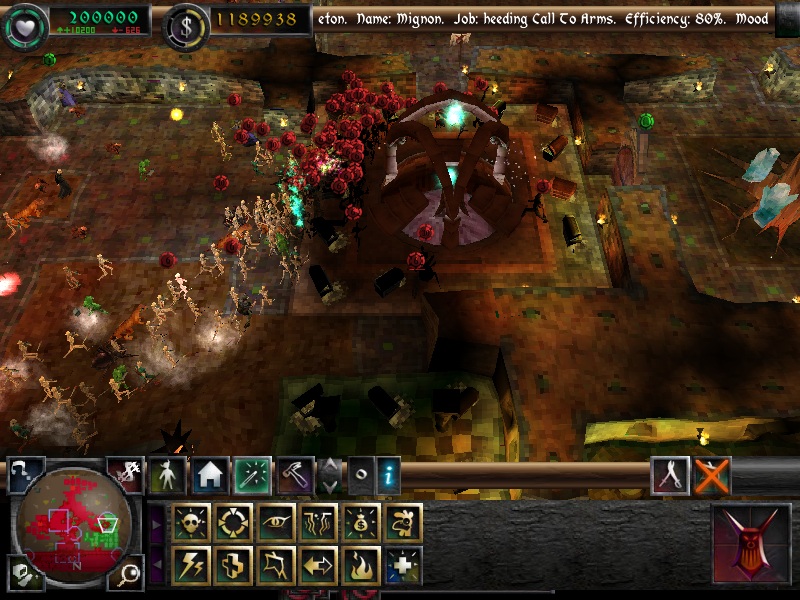Cast the chicken spell icon
800x600 pixels.
403,522
